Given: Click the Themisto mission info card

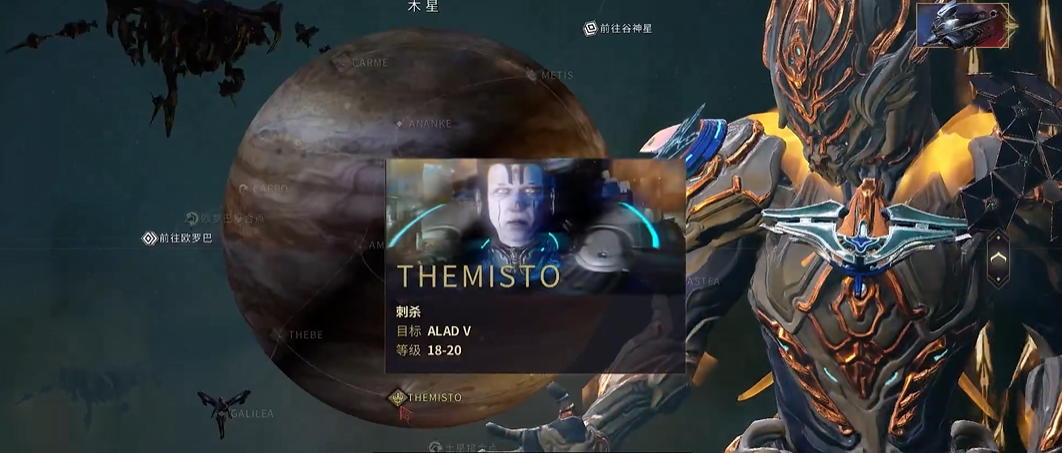Looking at the screenshot, I should pos(535,265).
